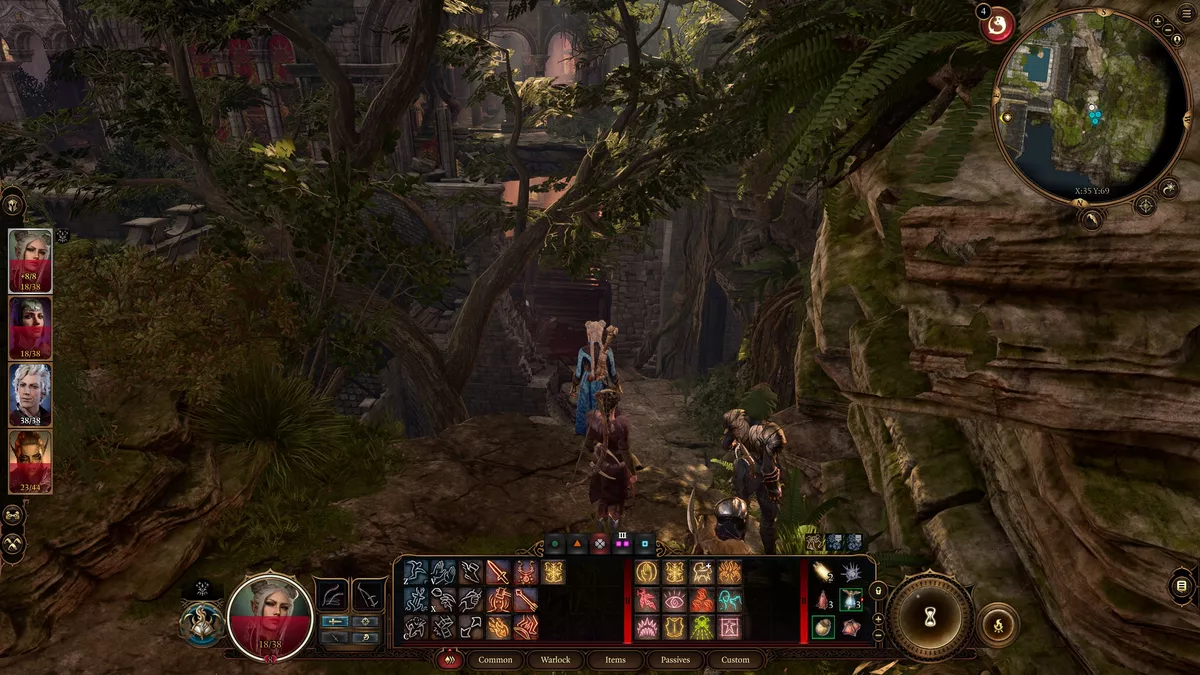Image resolution: width=1200 pixels, height=675 pixels.
Task: Choose the purple-haired companion portrait
Action: [x=30, y=328]
